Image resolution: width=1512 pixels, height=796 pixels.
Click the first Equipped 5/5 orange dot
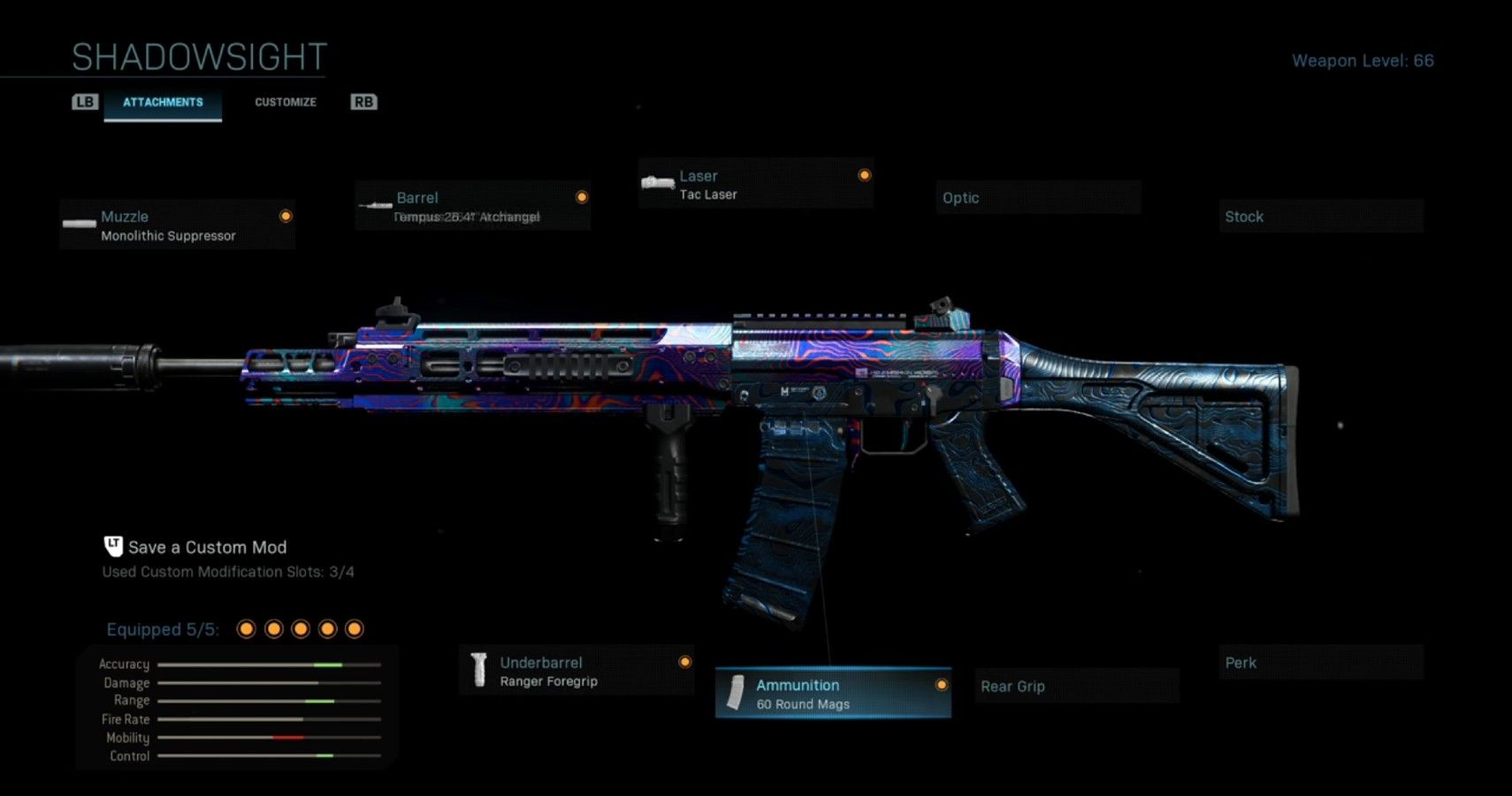pyautogui.click(x=247, y=628)
